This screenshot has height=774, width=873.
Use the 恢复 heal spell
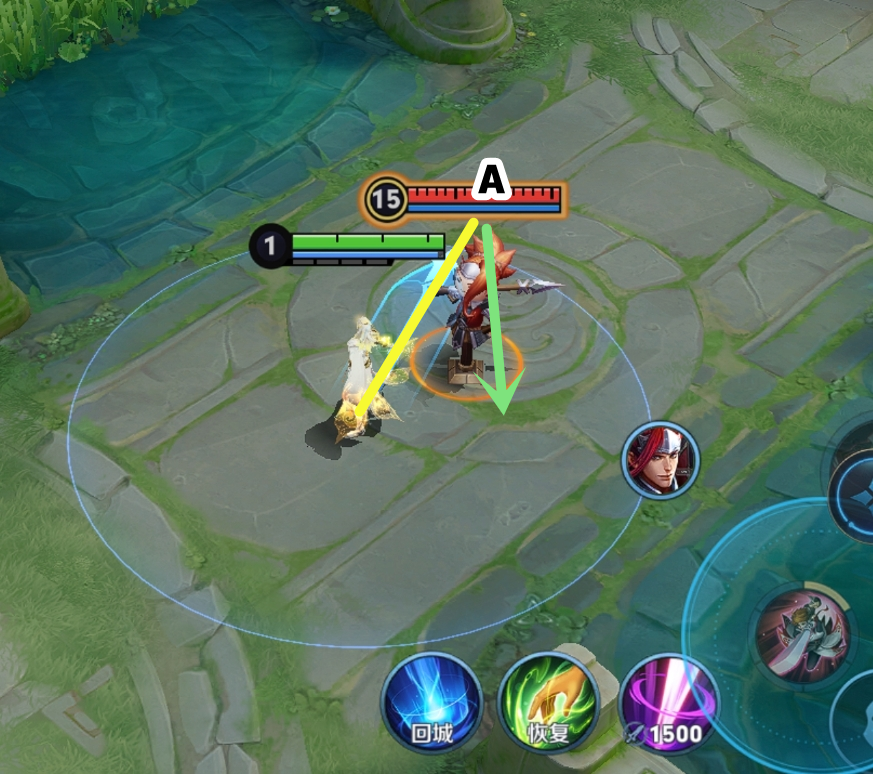point(547,703)
